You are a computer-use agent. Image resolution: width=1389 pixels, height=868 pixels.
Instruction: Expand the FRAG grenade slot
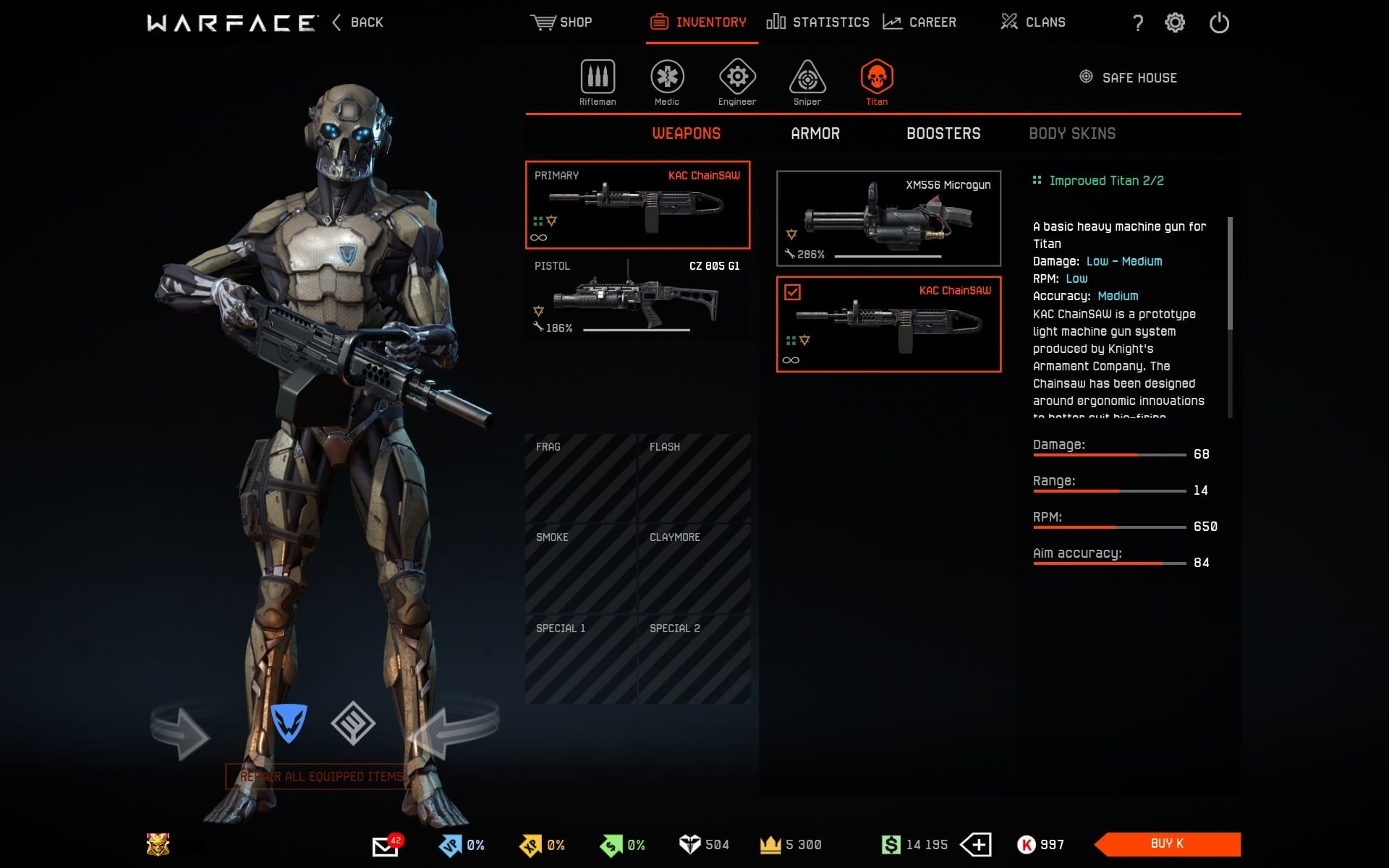coord(580,477)
